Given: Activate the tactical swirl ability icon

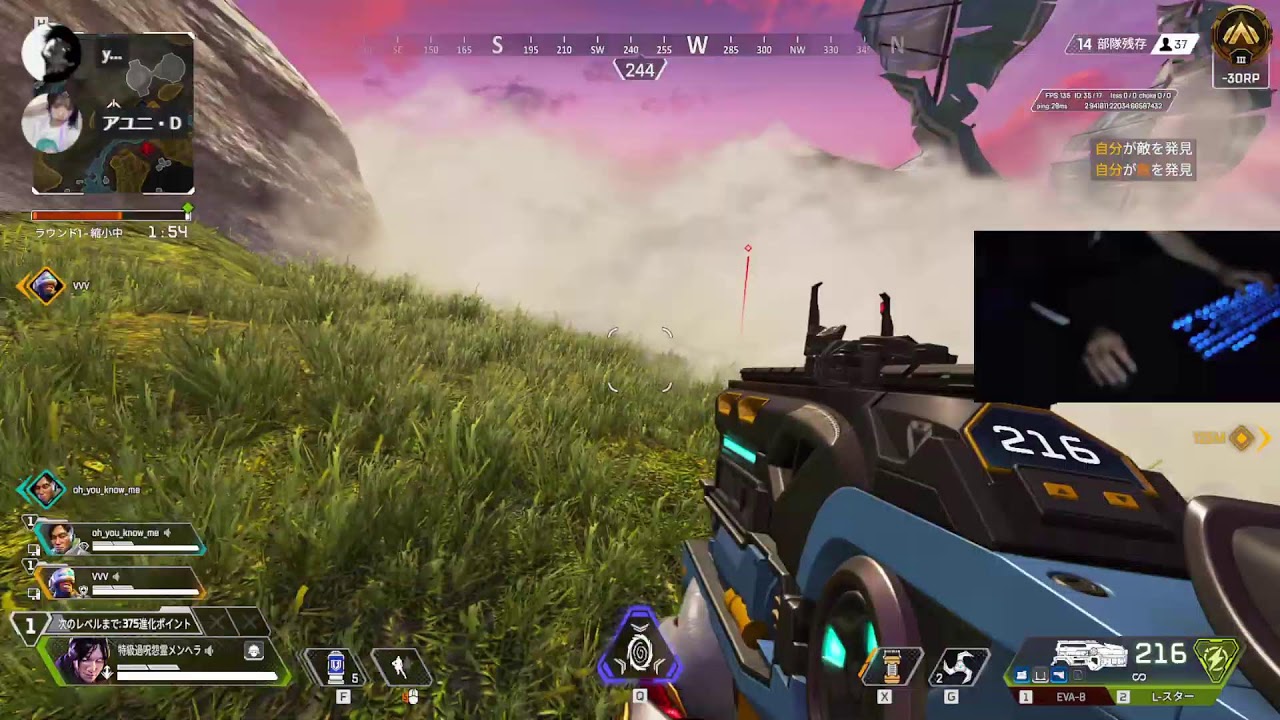Looking at the screenshot, I should tap(640, 653).
